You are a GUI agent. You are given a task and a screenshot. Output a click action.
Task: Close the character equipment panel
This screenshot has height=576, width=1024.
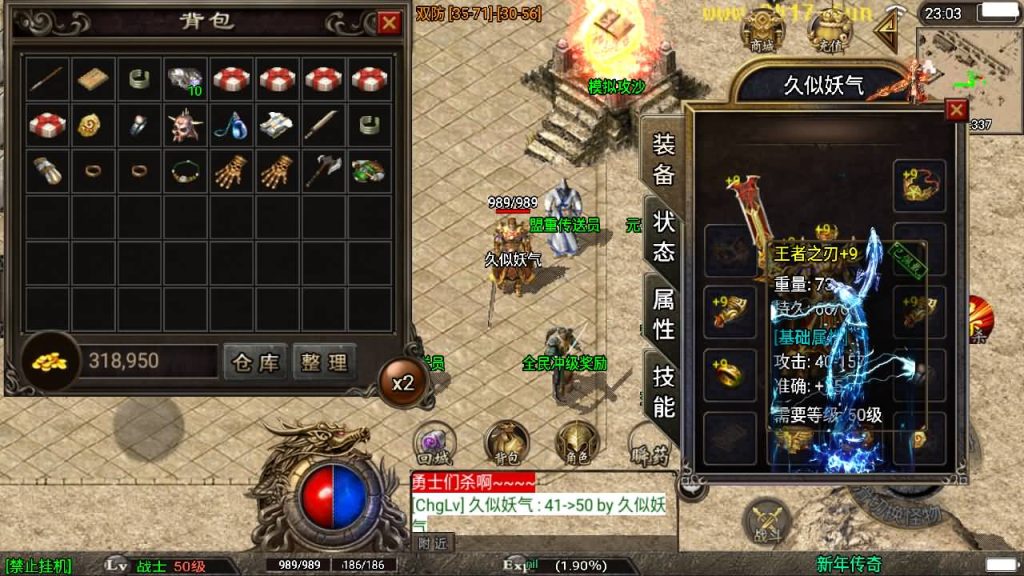pos(957,110)
